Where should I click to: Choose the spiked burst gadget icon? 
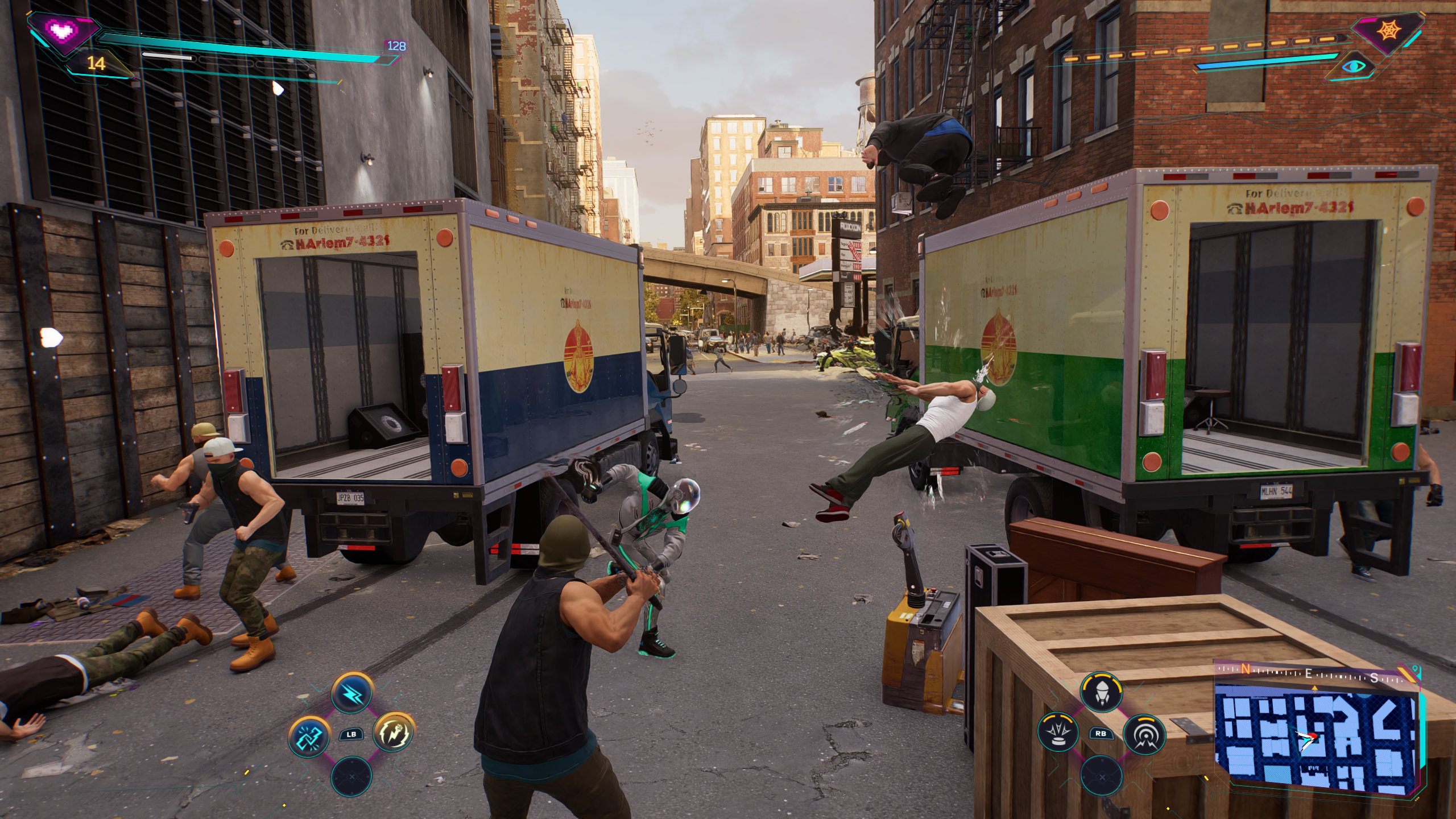click(1058, 734)
